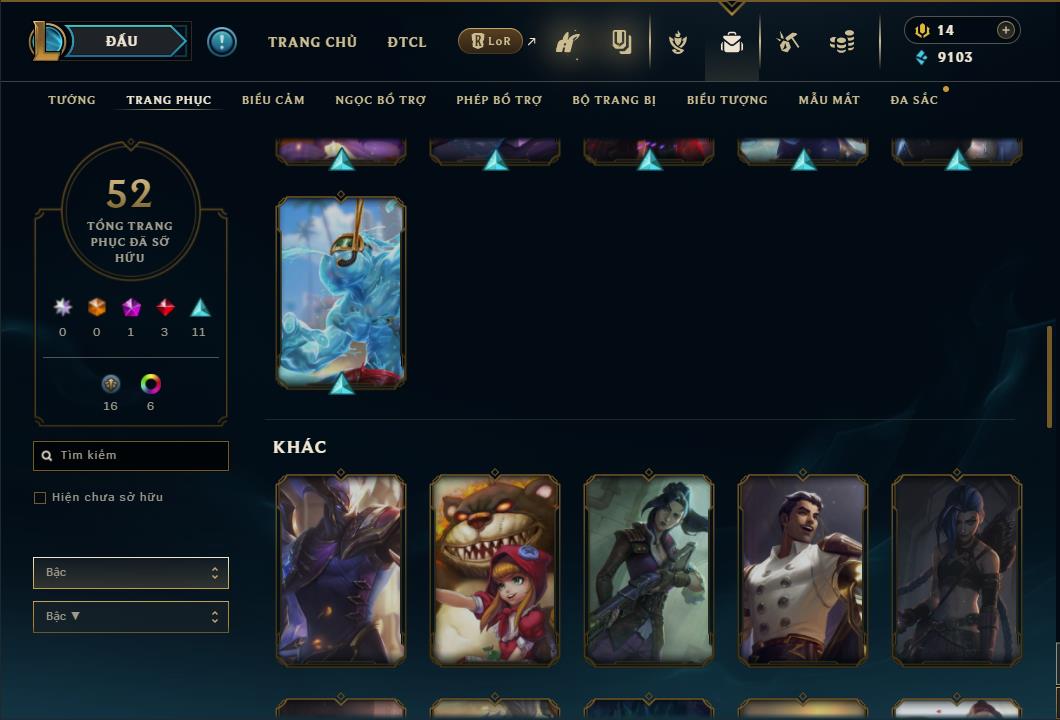The width and height of the screenshot is (1060, 720).
Task: Toggle the Hiện chưa sở hữu checkbox
Action: pos(40,498)
